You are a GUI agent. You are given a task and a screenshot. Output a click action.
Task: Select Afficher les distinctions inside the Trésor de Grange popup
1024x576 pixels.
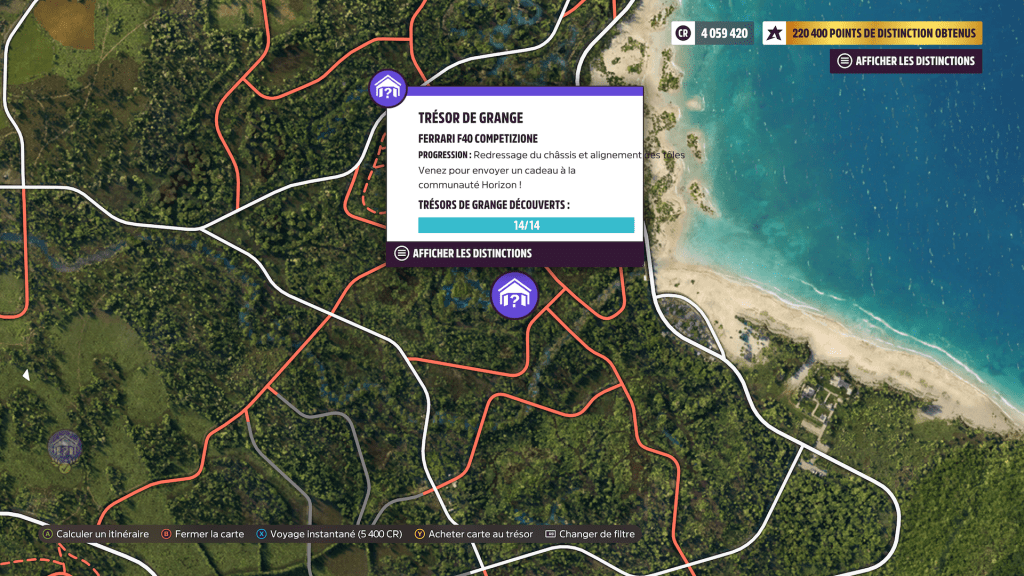pyautogui.click(x=464, y=254)
